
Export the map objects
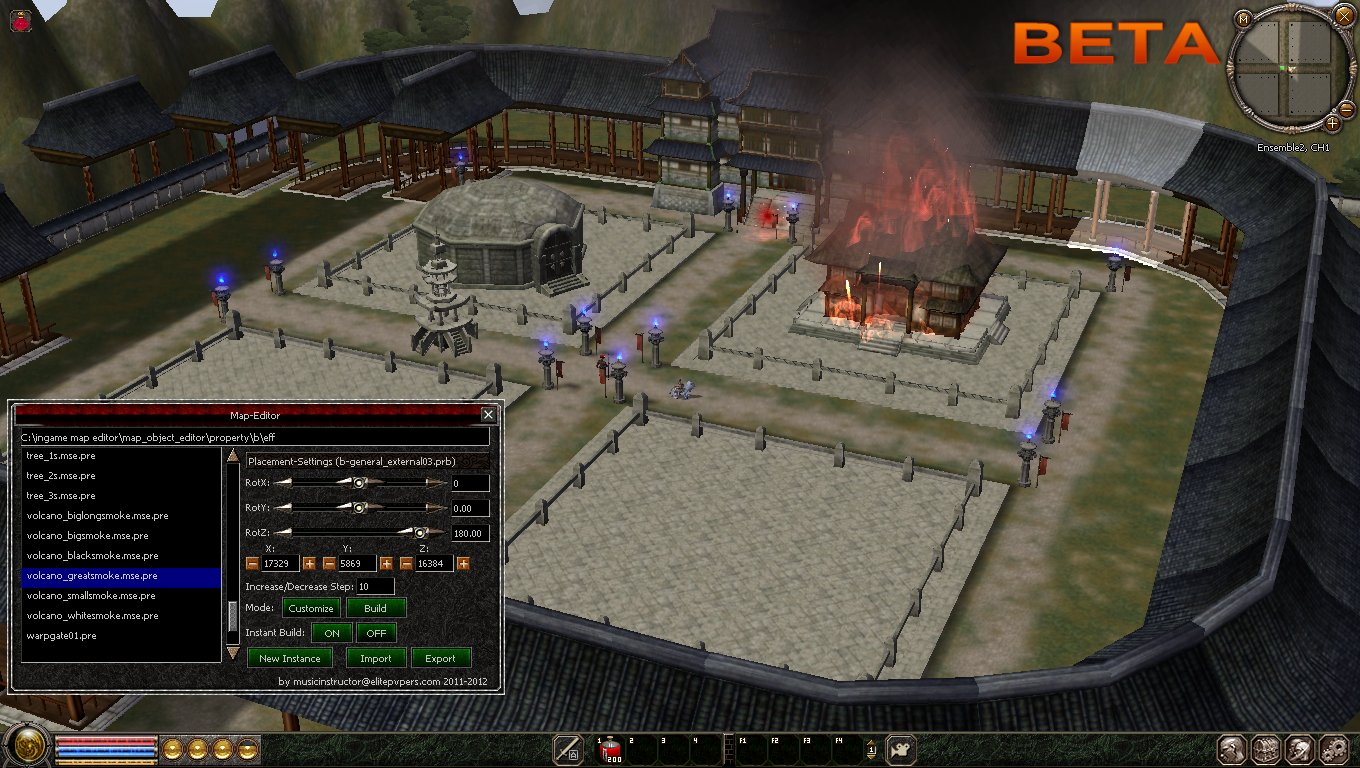coord(440,658)
